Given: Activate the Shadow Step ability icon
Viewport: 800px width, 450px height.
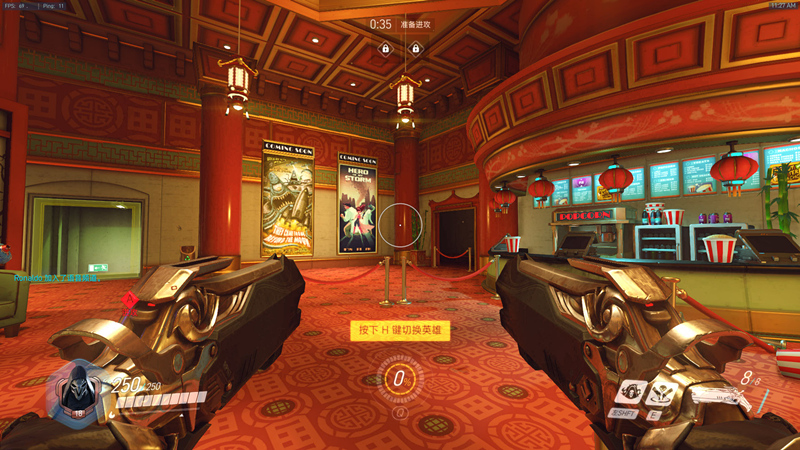Looking at the screenshot, I should pyautogui.click(x=661, y=393).
